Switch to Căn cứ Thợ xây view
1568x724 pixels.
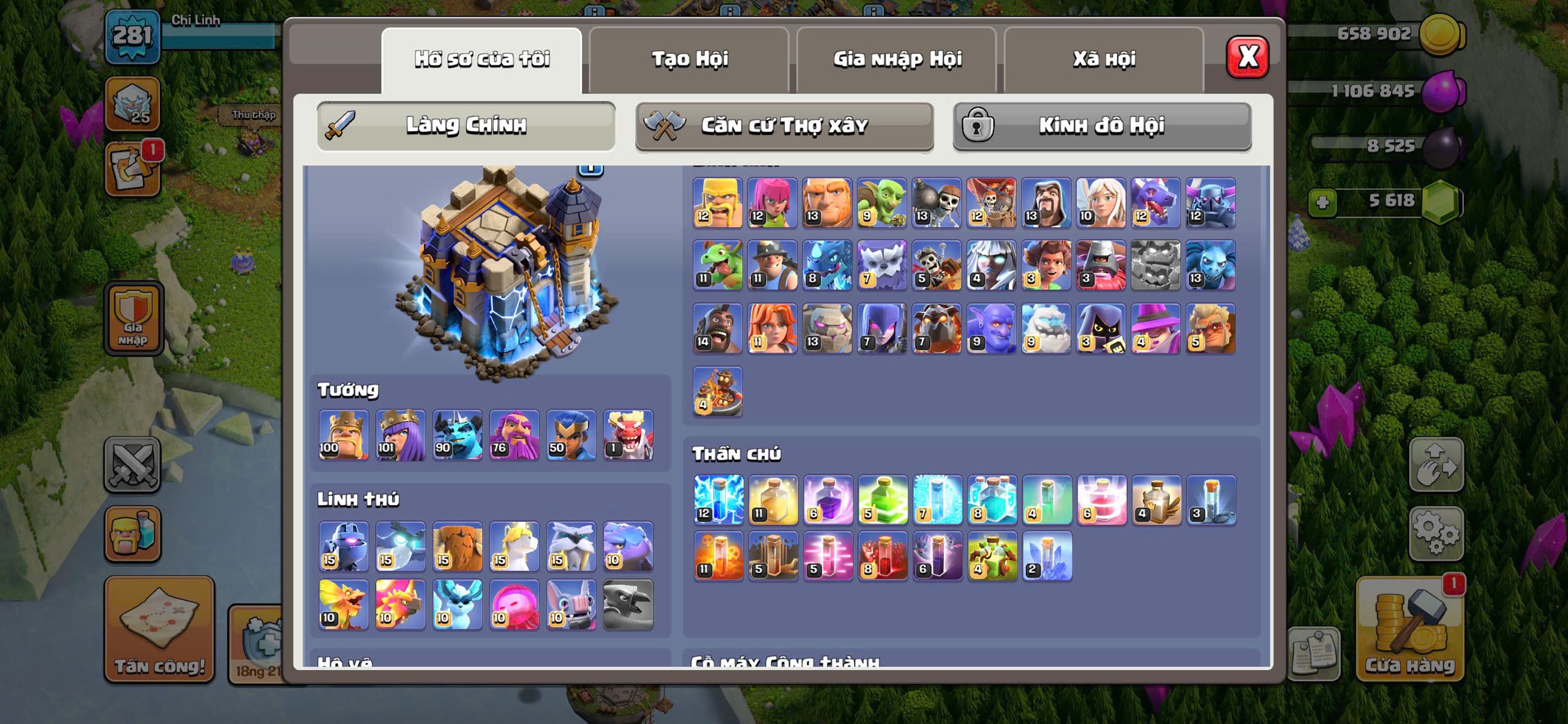784,126
